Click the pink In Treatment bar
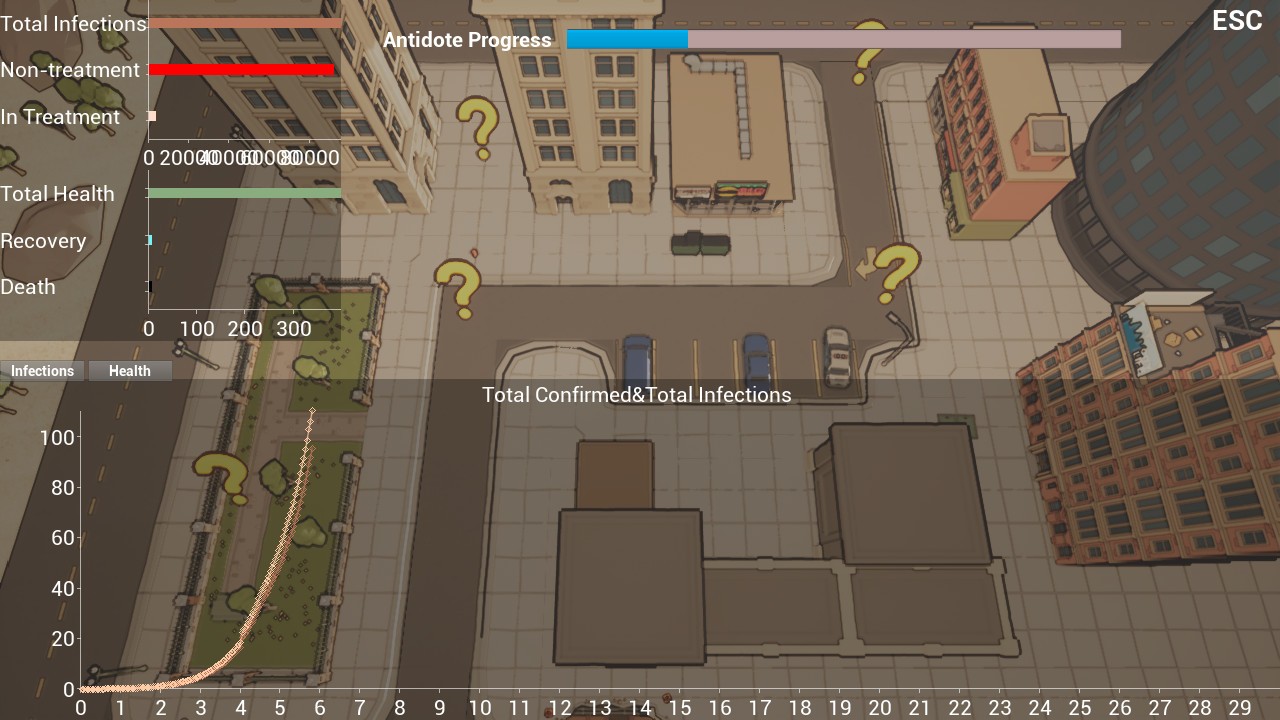This screenshot has height=720, width=1280. 151,116
